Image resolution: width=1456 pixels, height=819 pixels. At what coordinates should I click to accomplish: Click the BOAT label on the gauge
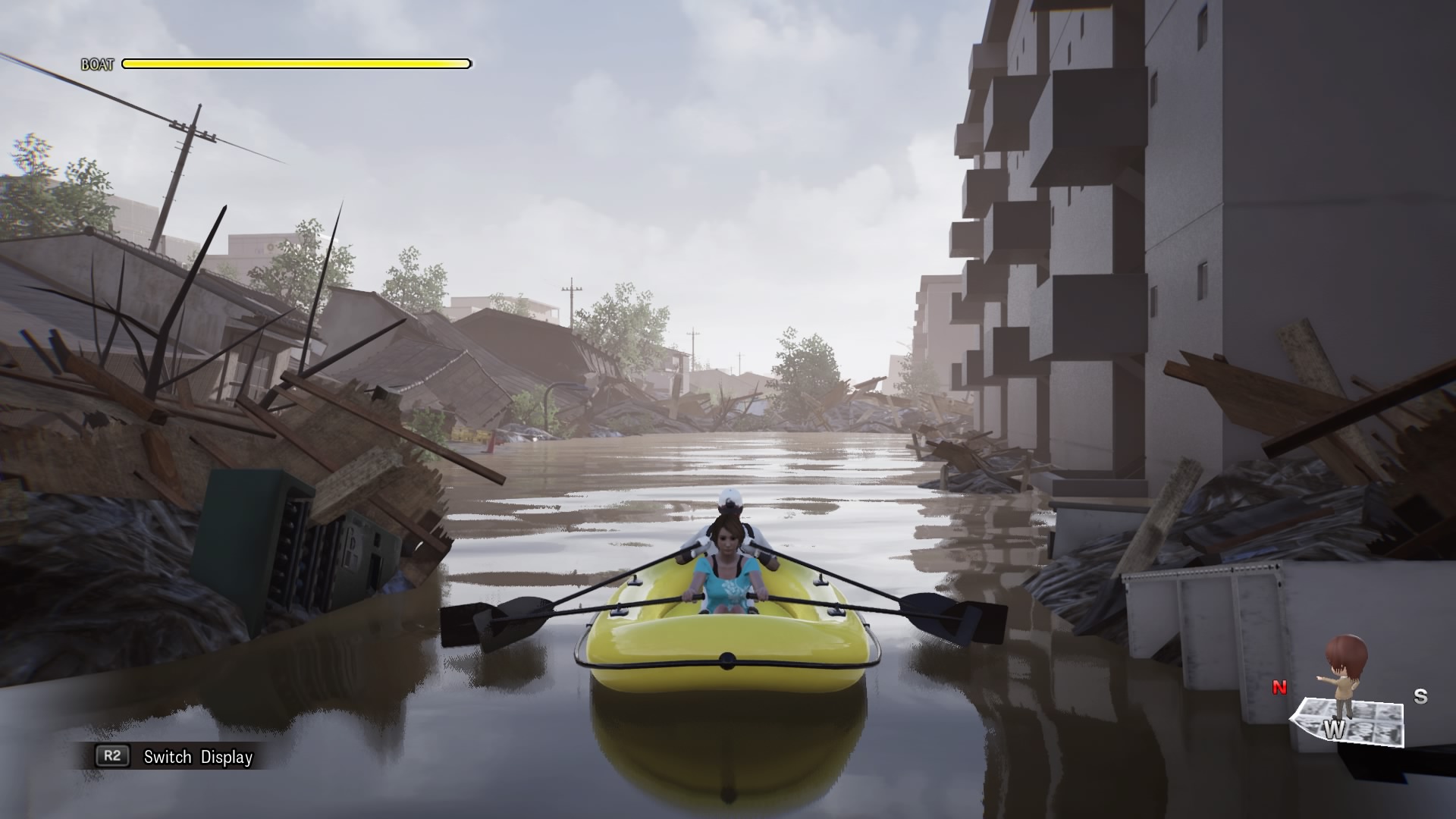99,64
